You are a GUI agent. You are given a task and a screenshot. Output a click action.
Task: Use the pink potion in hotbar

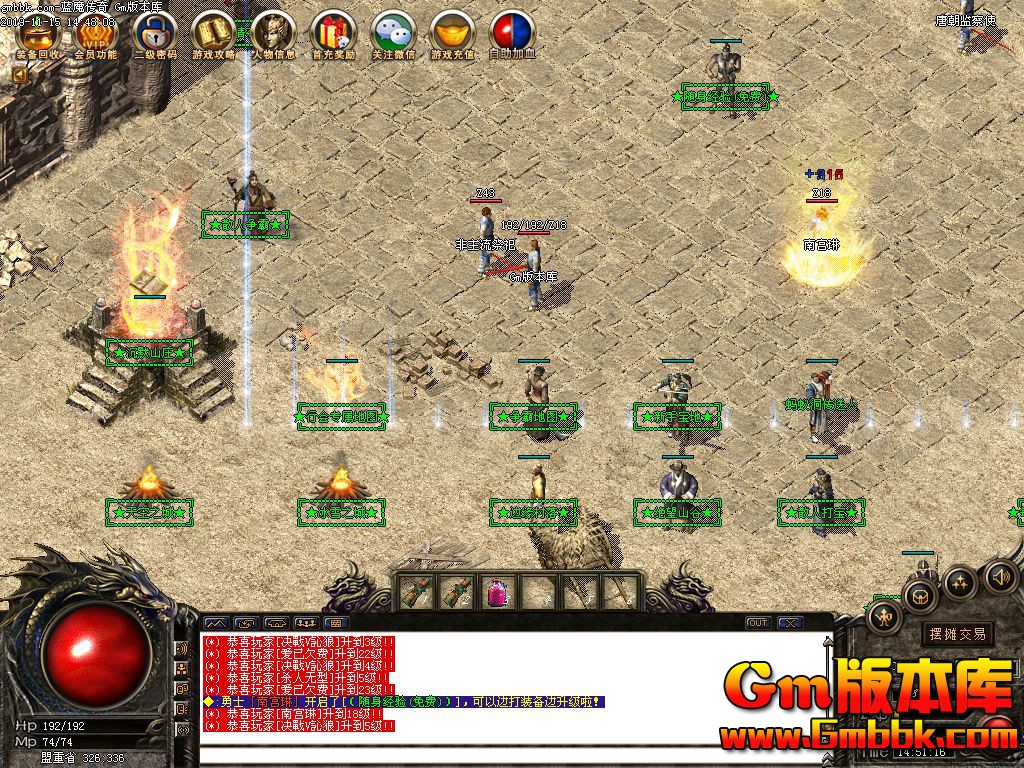(497, 593)
